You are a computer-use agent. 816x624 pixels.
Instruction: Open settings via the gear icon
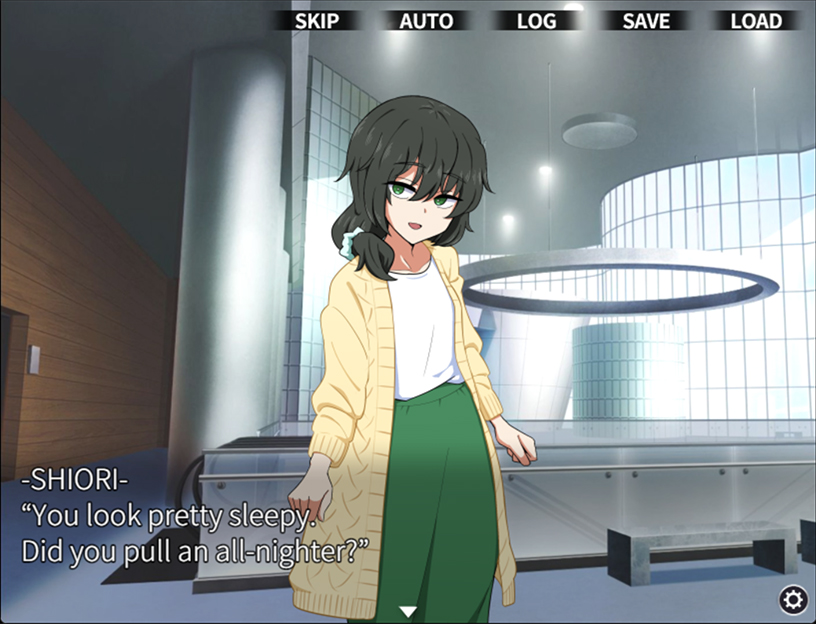click(793, 599)
